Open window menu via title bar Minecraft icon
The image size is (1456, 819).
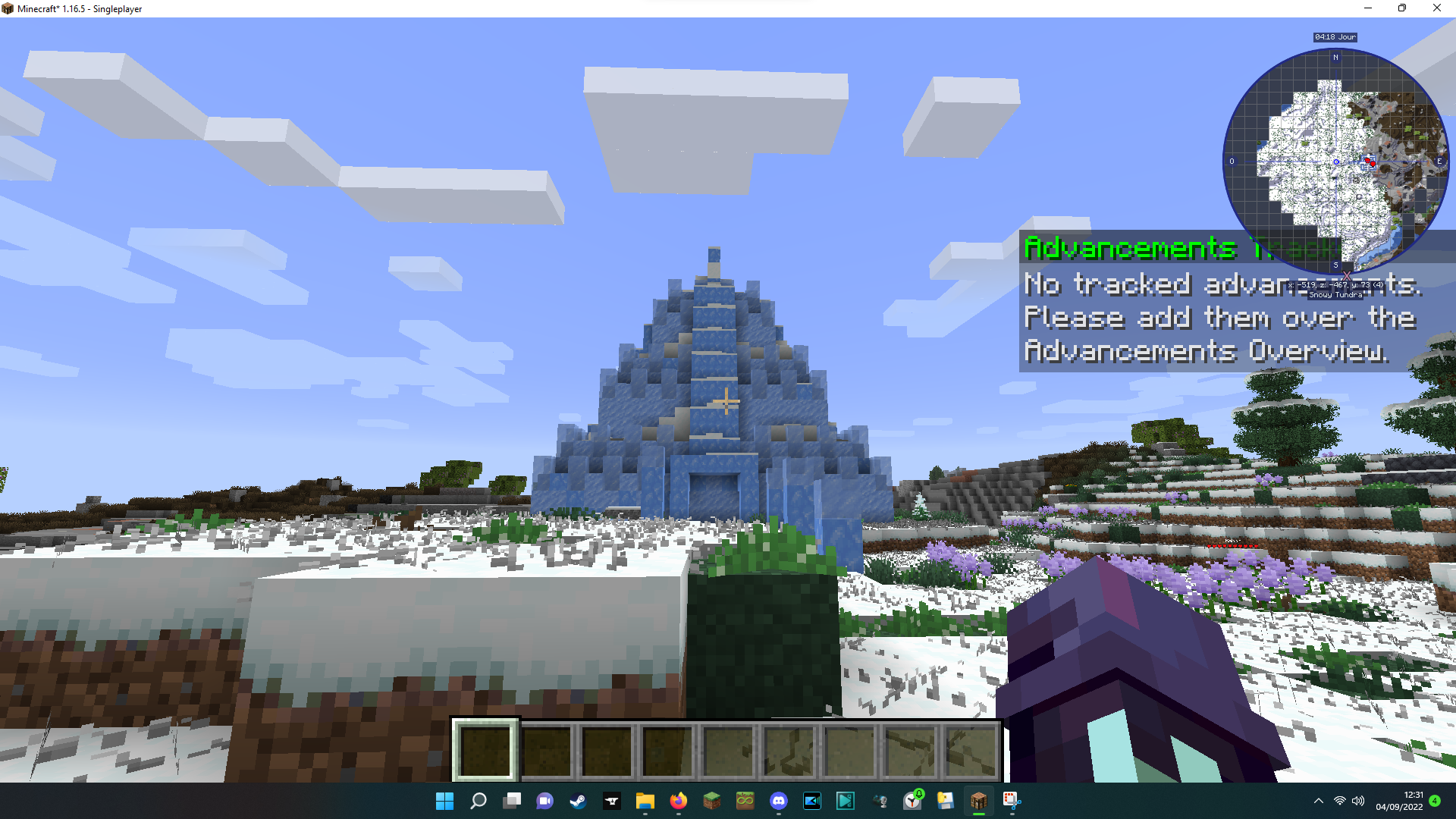click(8, 8)
